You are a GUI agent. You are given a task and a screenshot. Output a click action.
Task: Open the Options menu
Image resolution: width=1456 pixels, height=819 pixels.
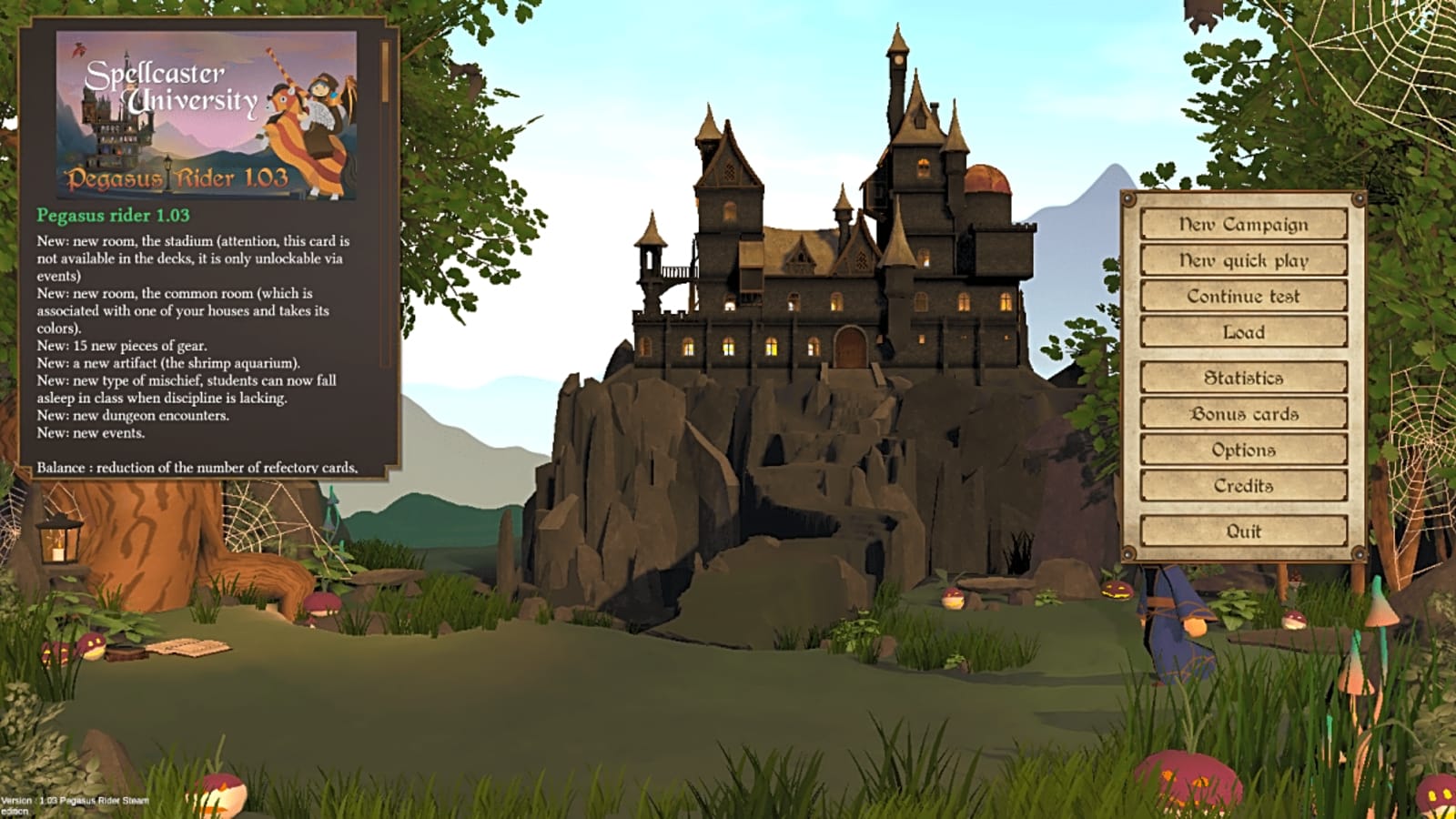click(1242, 450)
